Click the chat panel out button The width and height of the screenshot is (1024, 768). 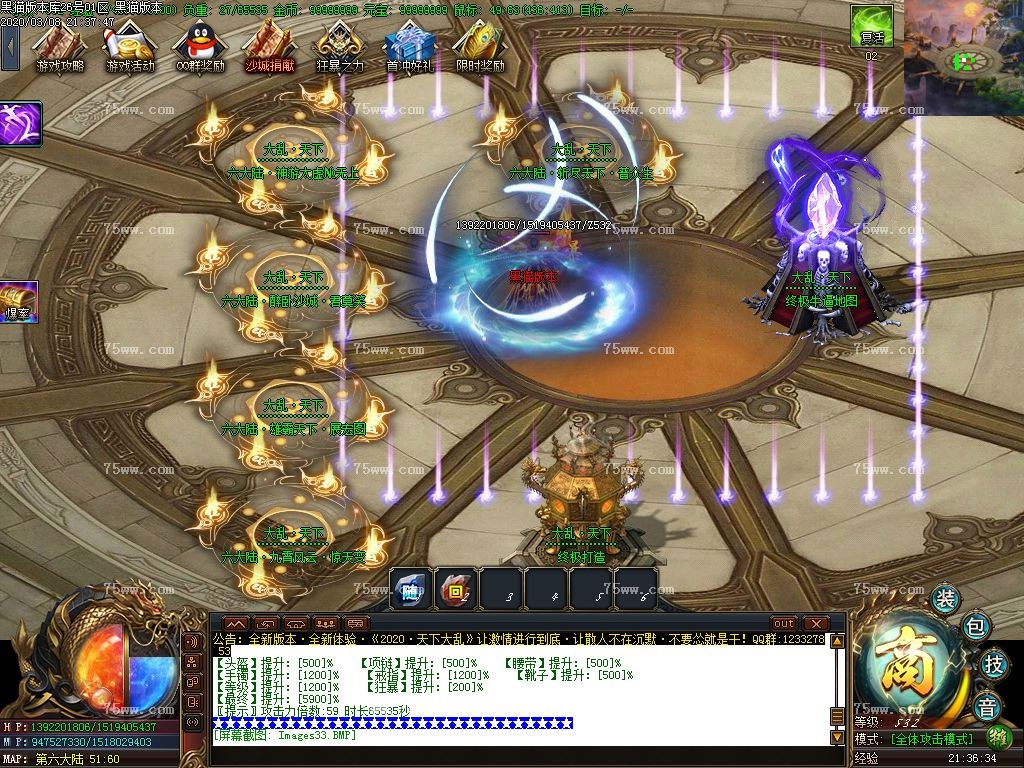[x=784, y=623]
